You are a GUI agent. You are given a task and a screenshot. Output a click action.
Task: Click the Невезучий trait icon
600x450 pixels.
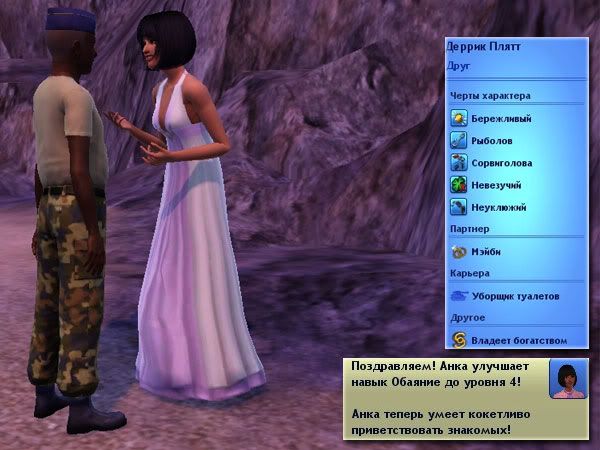click(459, 184)
